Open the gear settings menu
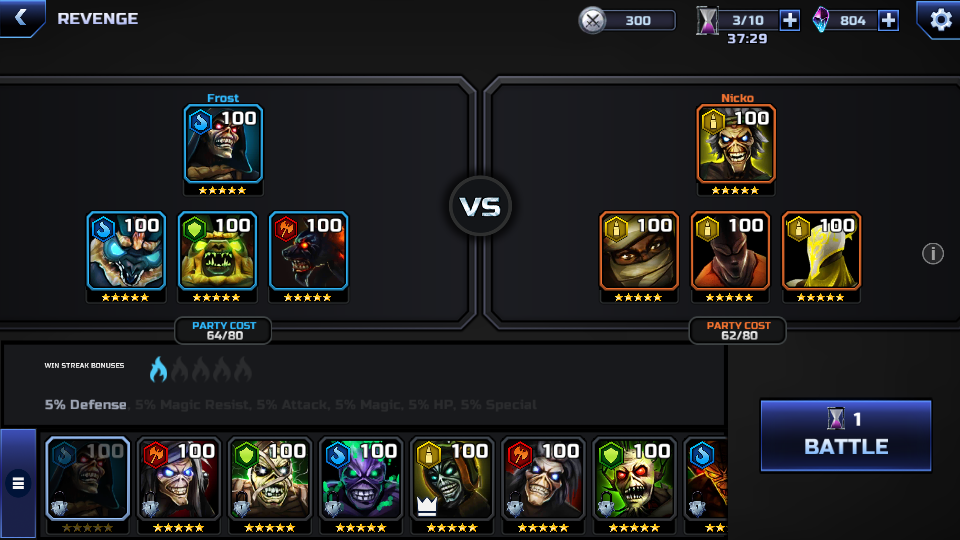Image resolution: width=960 pixels, height=540 pixels. pyautogui.click(x=940, y=19)
